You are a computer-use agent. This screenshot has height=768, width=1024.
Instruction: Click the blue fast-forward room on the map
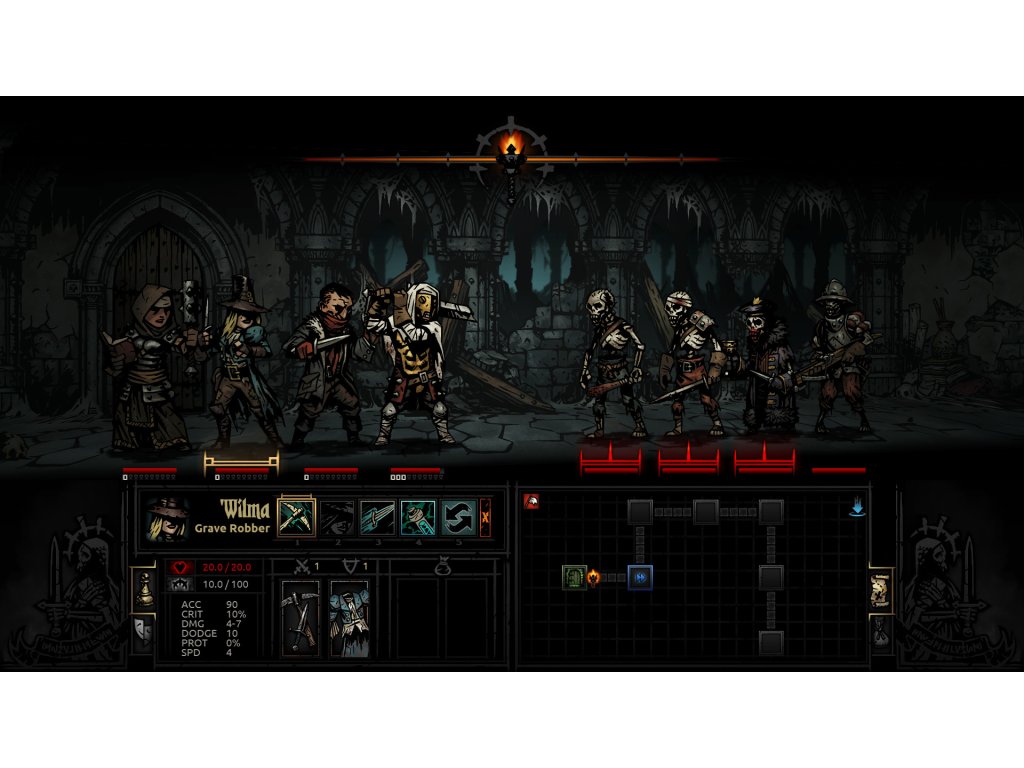tap(640, 577)
